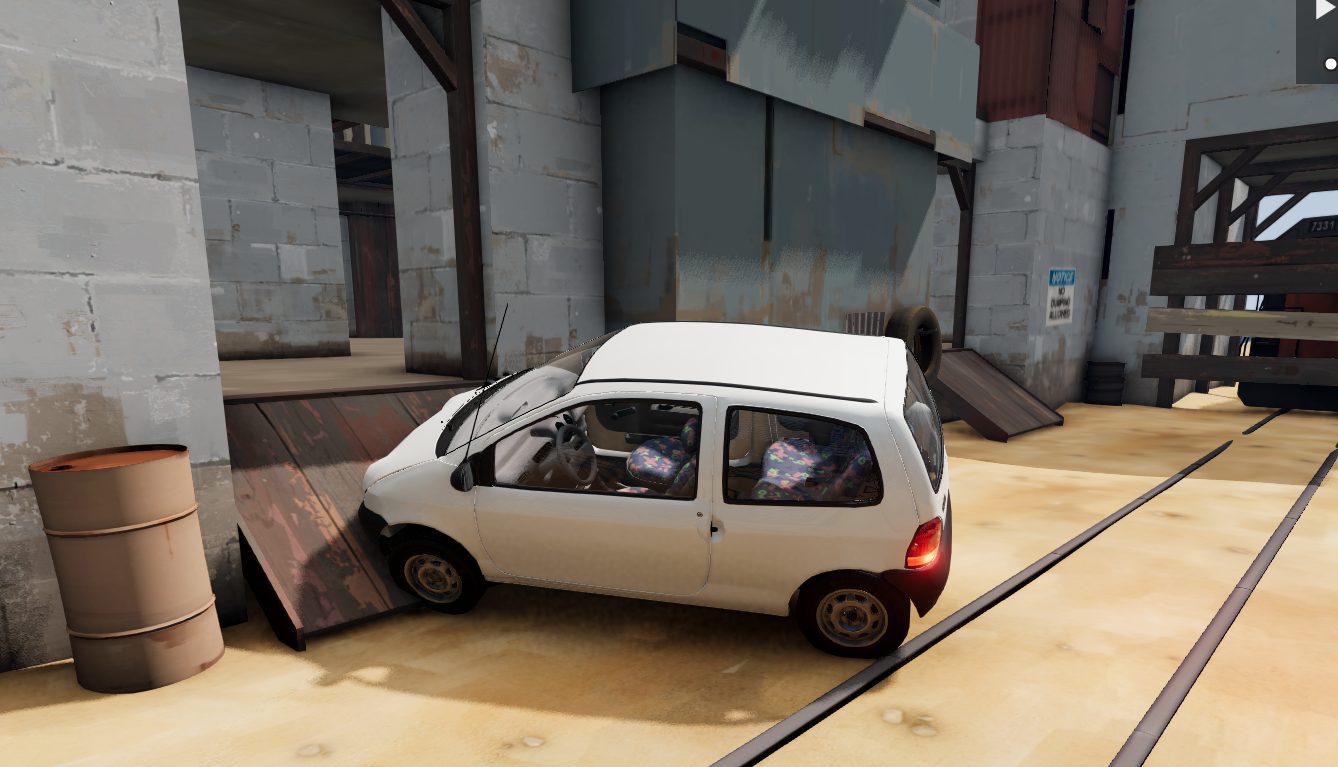Click the white circle record dot
The height and width of the screenshot is (767, 1338).
(1330, 64)
